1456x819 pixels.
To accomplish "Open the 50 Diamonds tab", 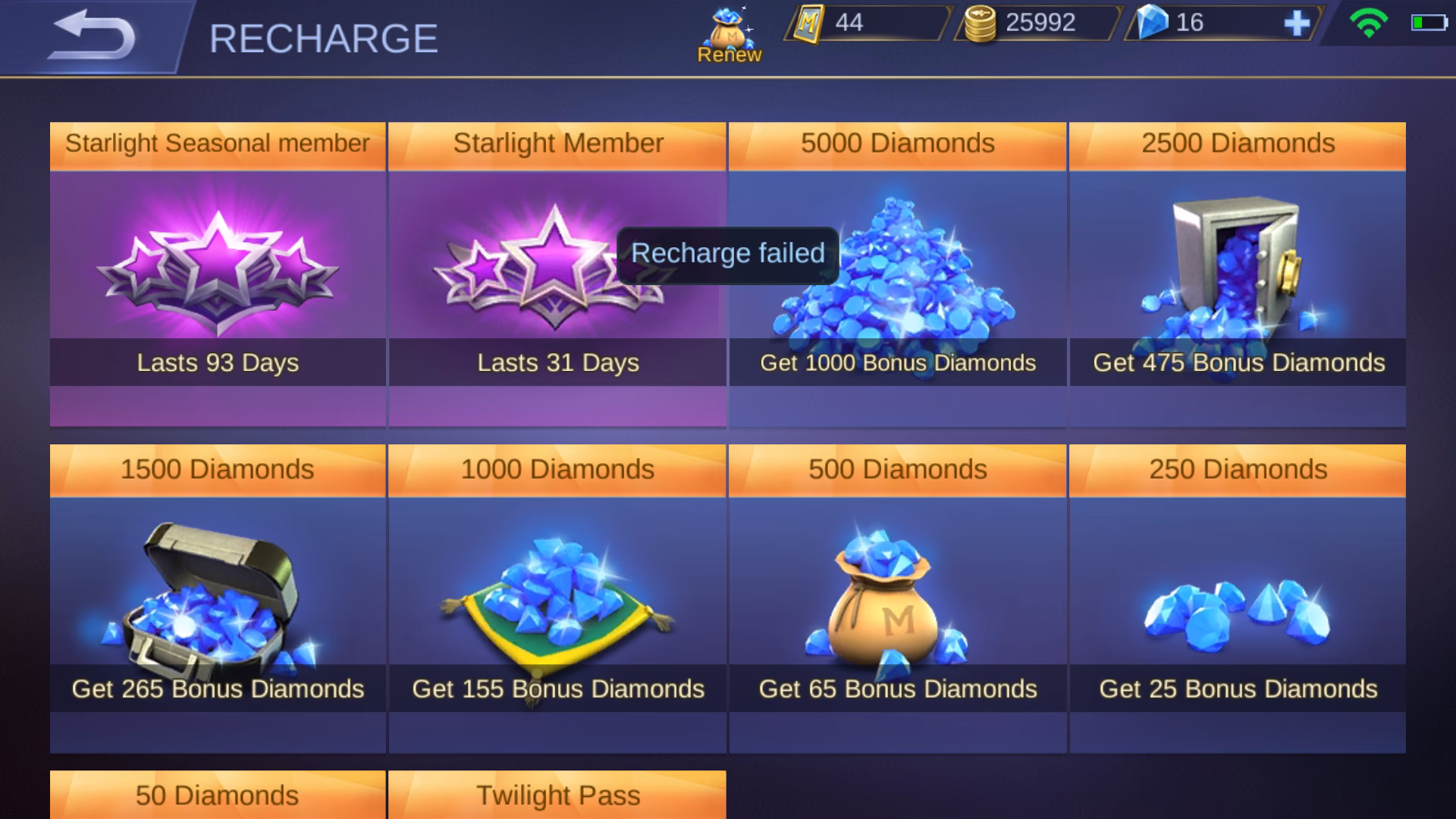I will (x=218, y=795).
